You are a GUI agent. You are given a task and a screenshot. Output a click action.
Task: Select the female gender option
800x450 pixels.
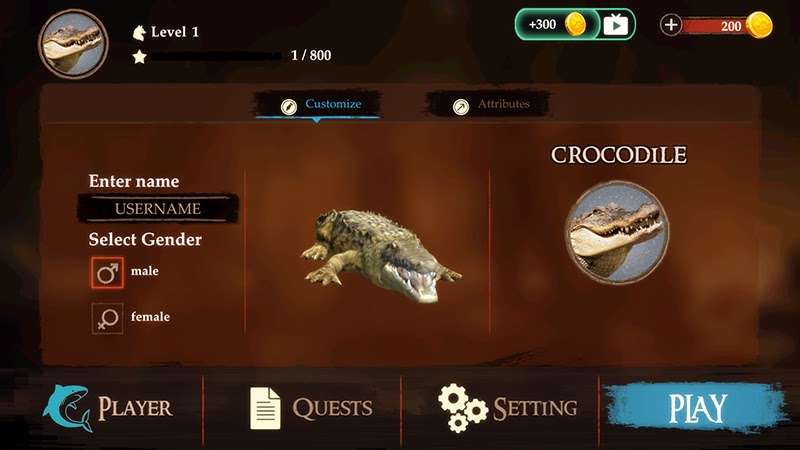107,318
